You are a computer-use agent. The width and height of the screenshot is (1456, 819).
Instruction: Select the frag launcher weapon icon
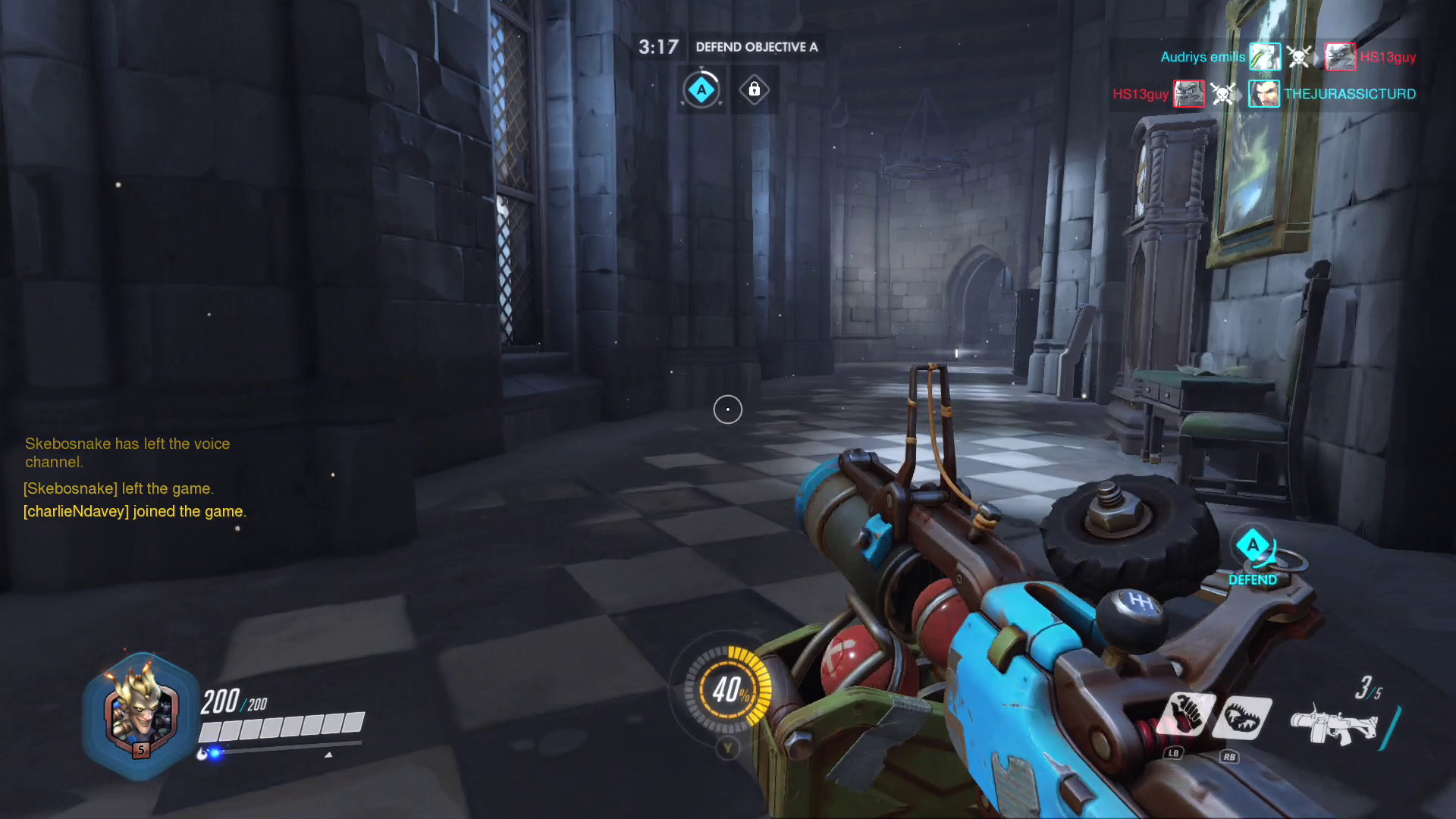[1333, 724]
